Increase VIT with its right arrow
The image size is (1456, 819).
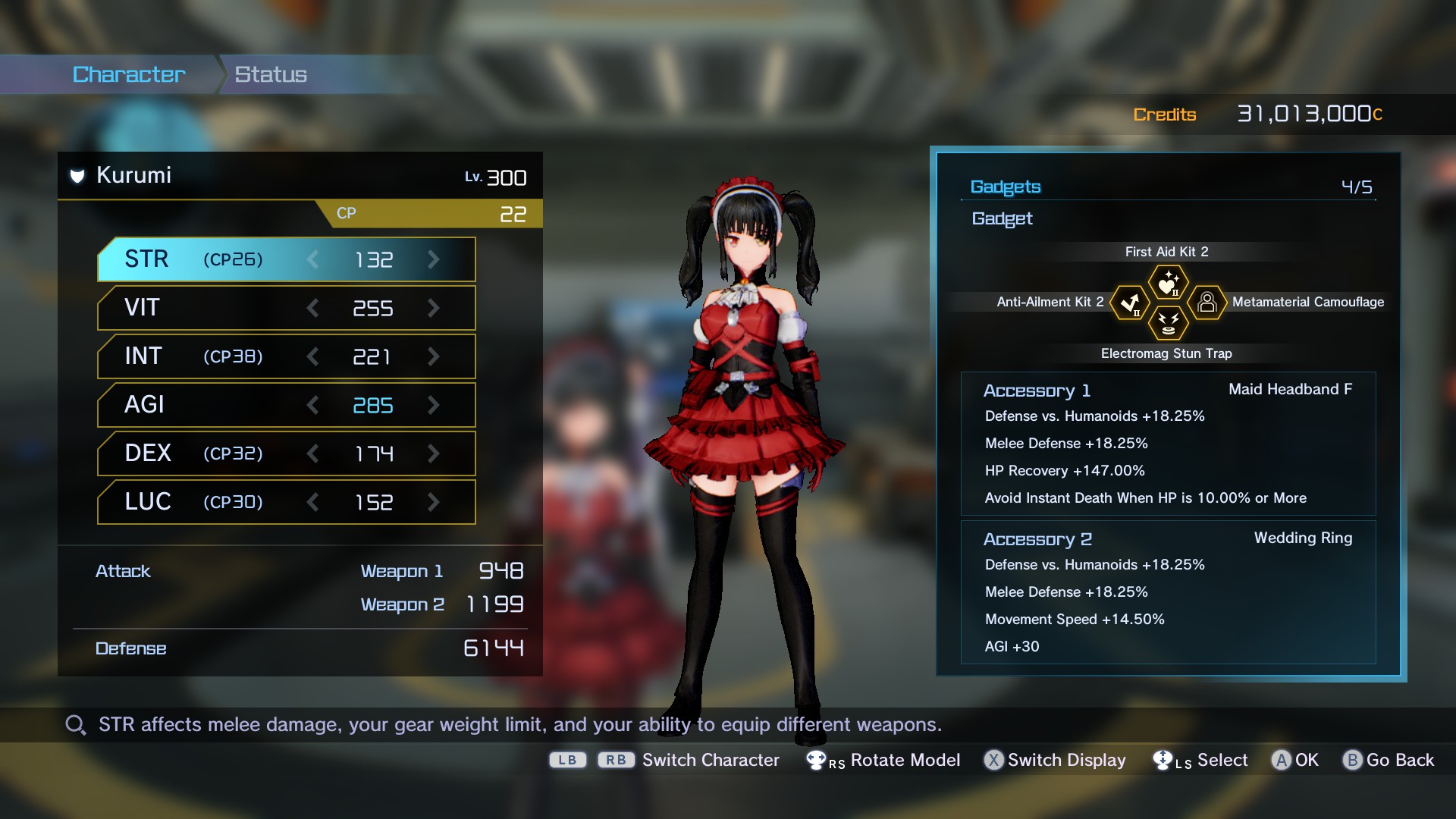click(434, 308)
